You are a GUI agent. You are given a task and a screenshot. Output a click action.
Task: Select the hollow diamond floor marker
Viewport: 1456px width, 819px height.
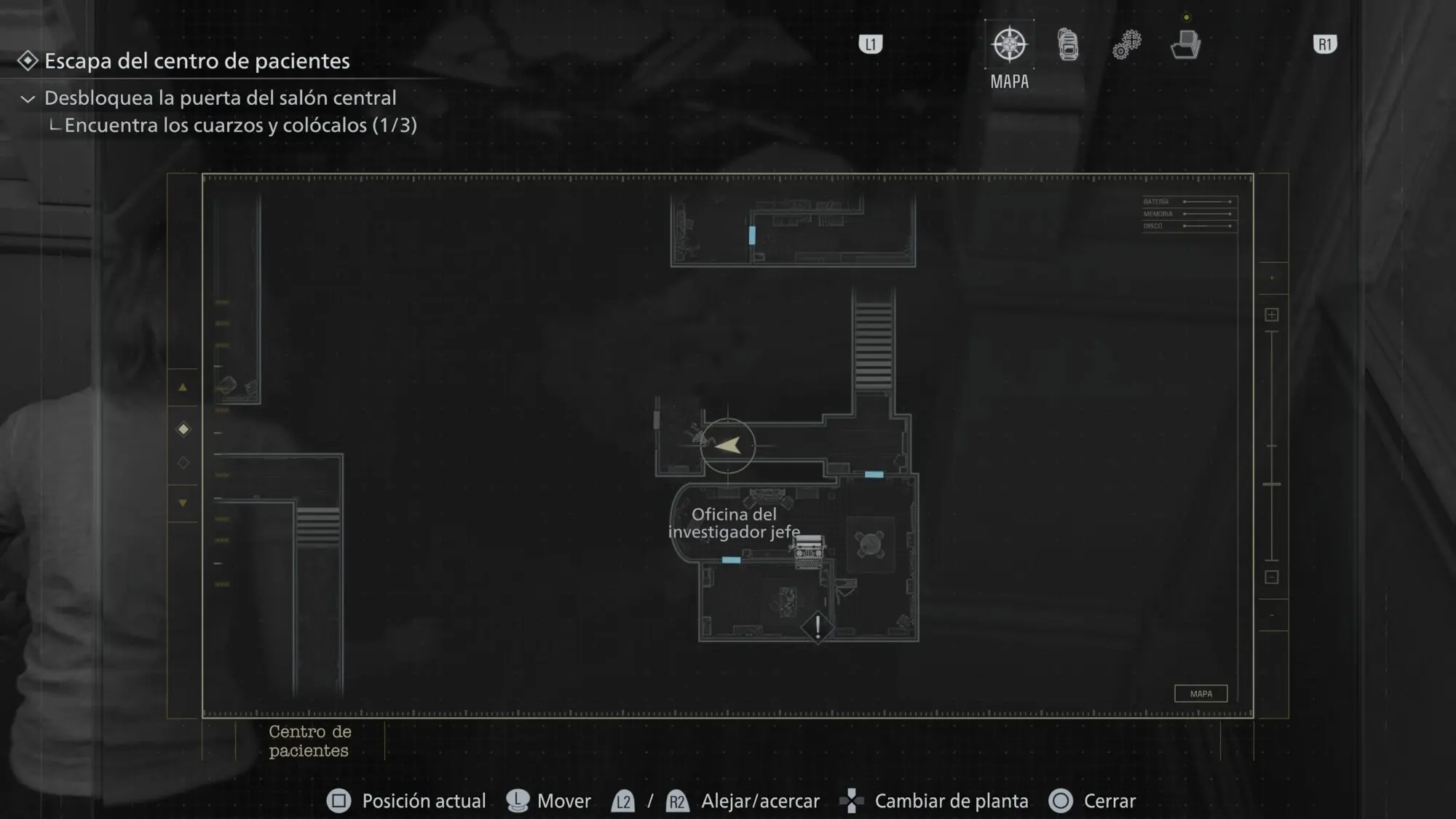coord(183,463)
